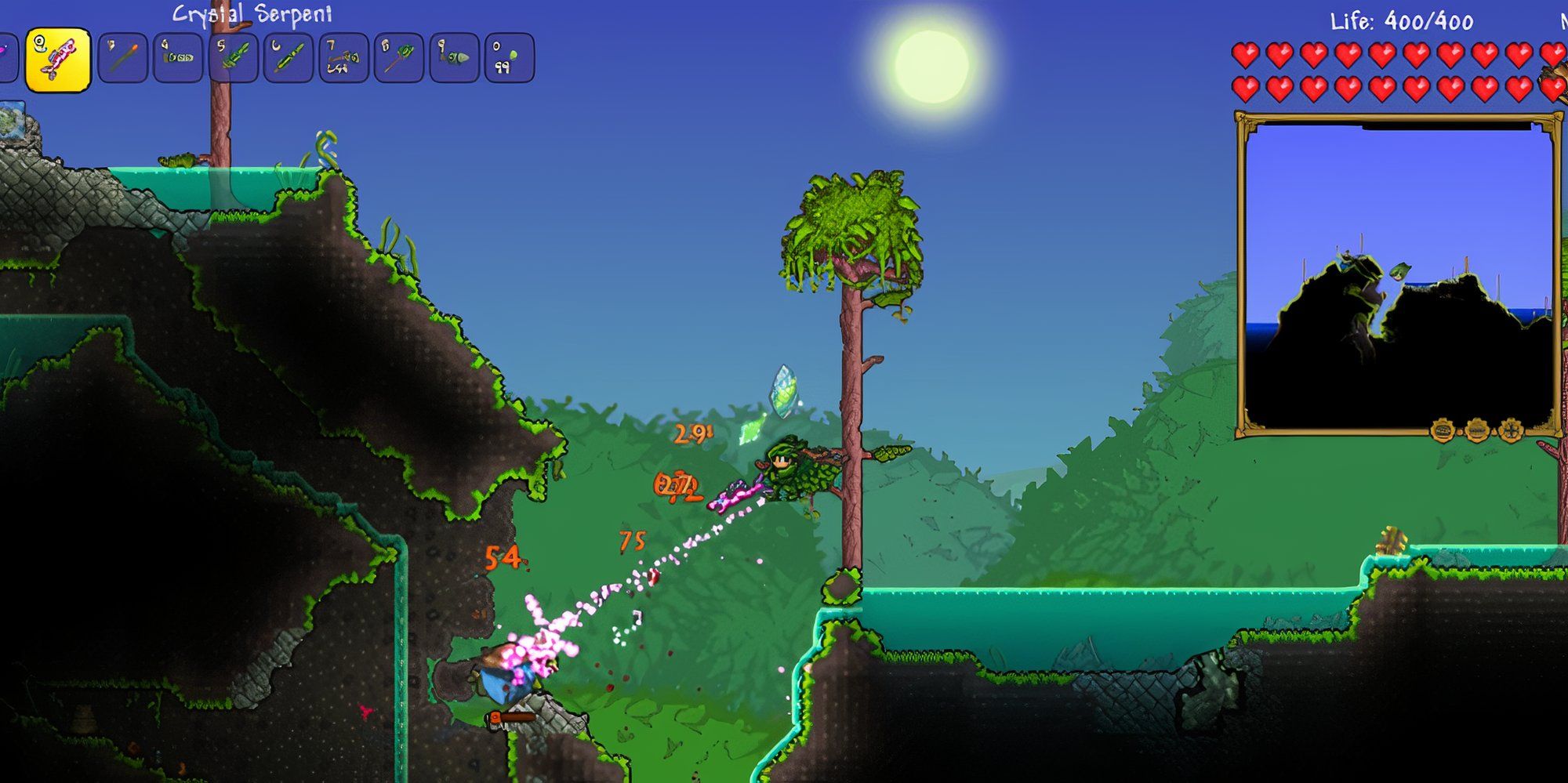Viewport: 1568px width, 783px height.
Task: Click the Crystal Serpent name label
Action: click(252, 13)
